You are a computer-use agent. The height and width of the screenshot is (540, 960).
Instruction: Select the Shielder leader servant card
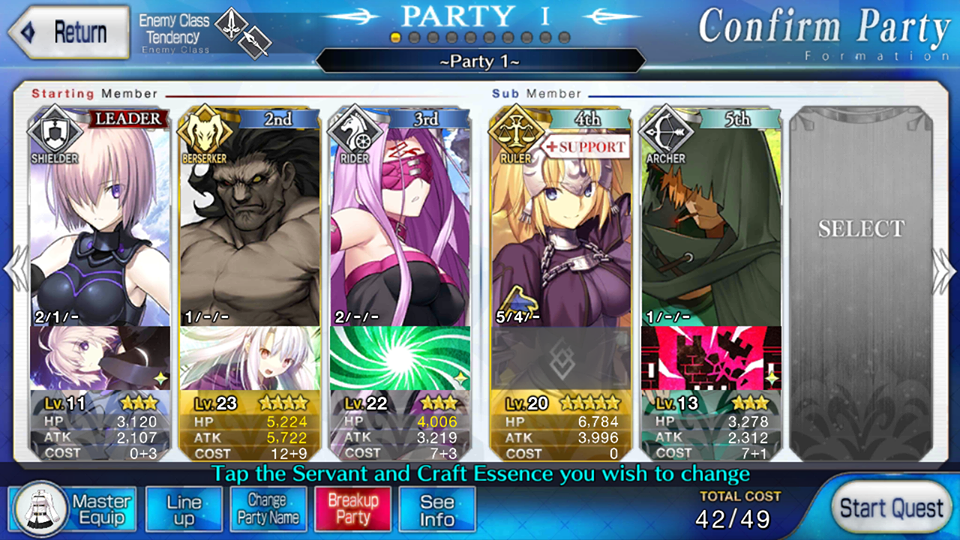tap(100, 220)
